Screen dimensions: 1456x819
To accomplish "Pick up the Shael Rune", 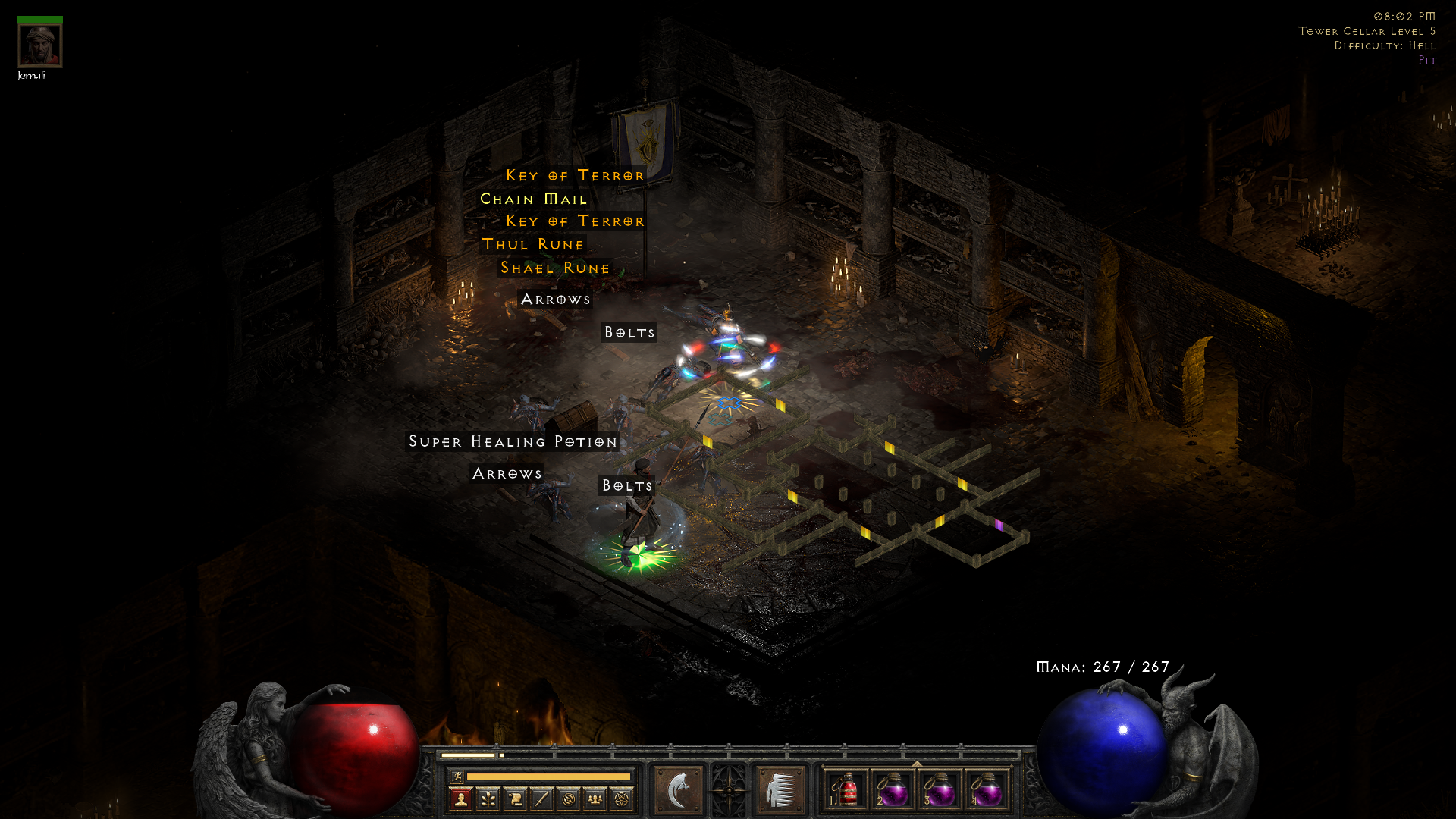I will coord(554,268).
